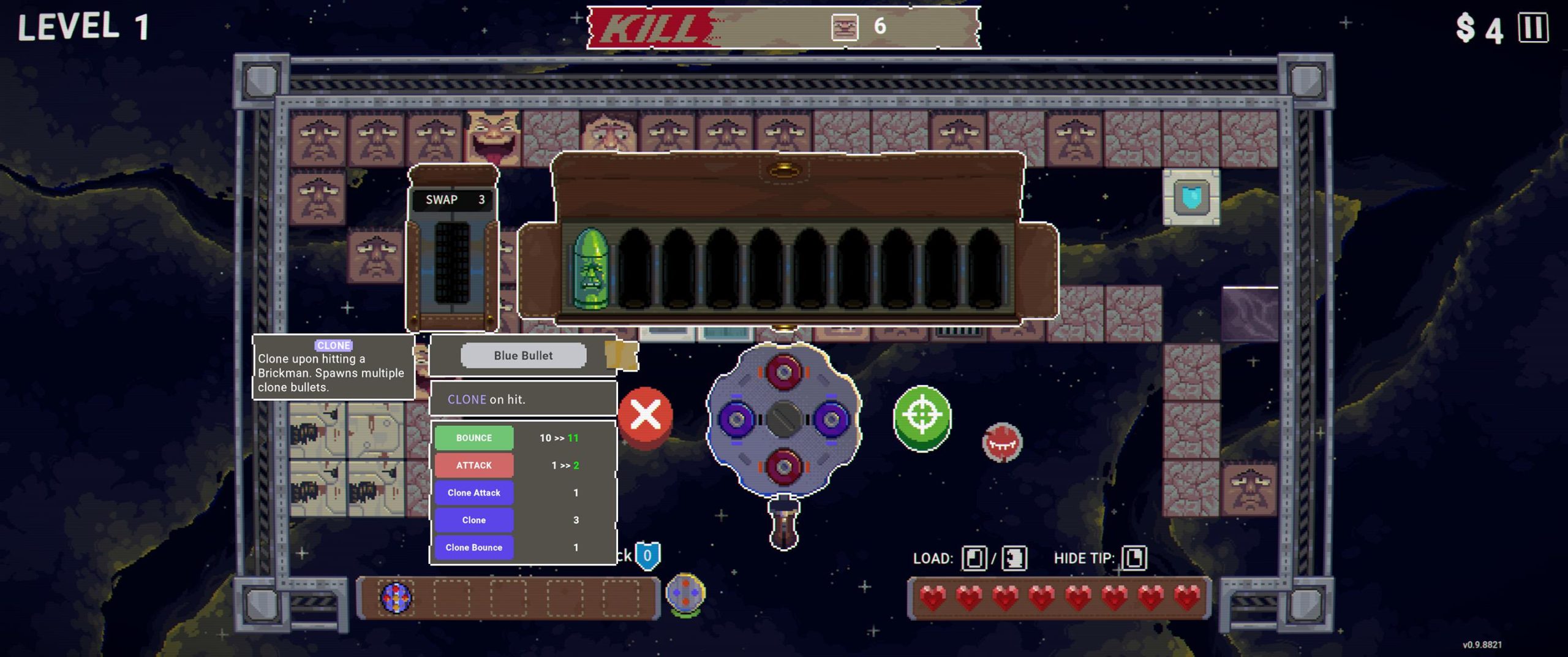Select the top red revolver chamber
Viewport: 1568px width, 657px height.
(784, 371)
